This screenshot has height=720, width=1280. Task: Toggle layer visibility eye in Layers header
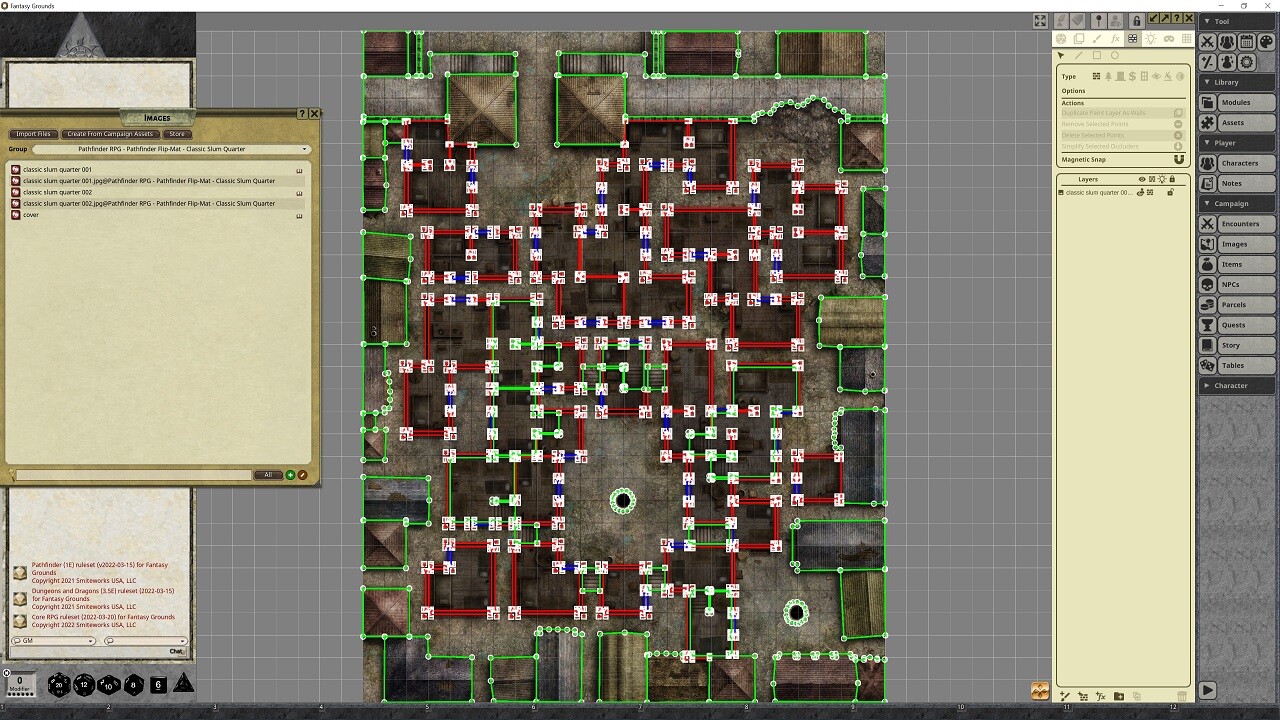1142,179
